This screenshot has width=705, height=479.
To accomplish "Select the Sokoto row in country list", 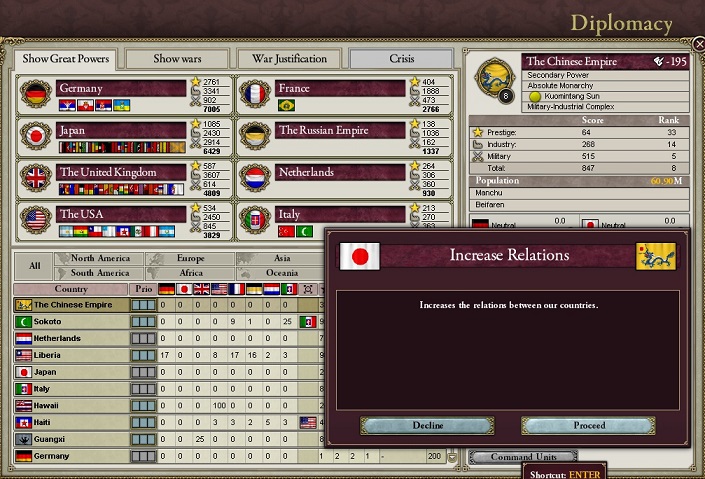I will click(x=72, y=322).
